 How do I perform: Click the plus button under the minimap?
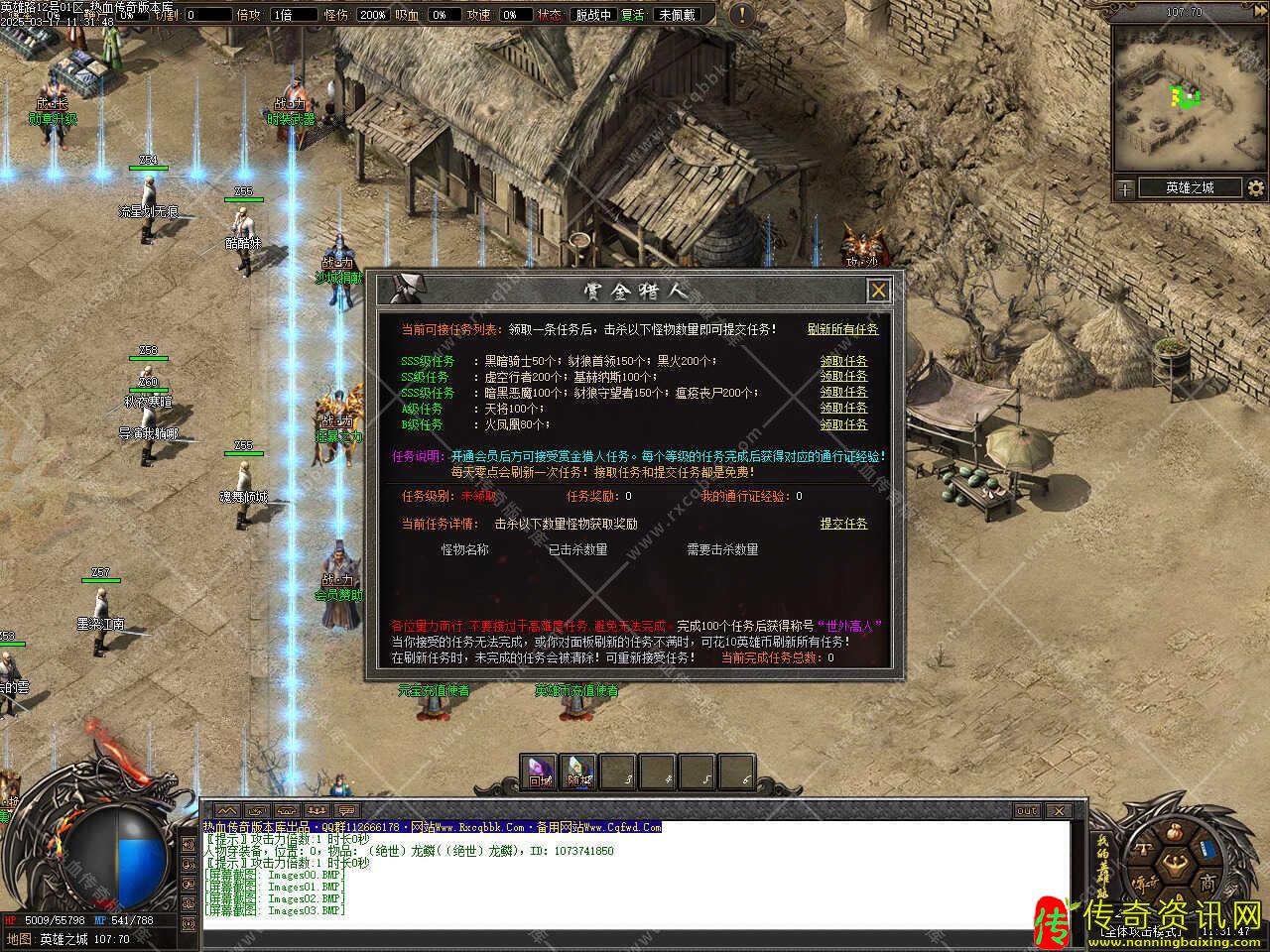tap(1125, 187)
